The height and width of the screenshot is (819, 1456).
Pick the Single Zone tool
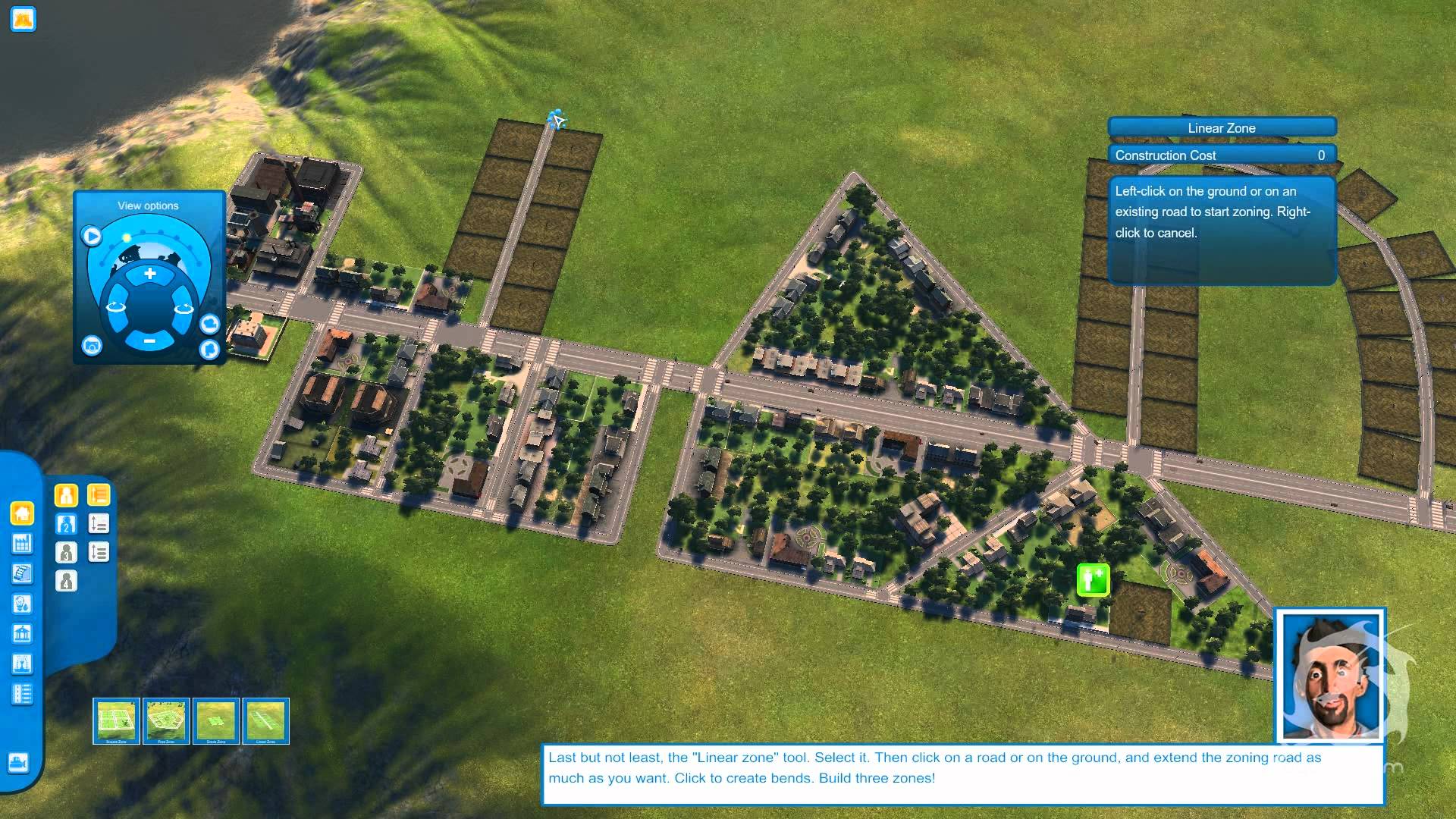coord(218,720)
